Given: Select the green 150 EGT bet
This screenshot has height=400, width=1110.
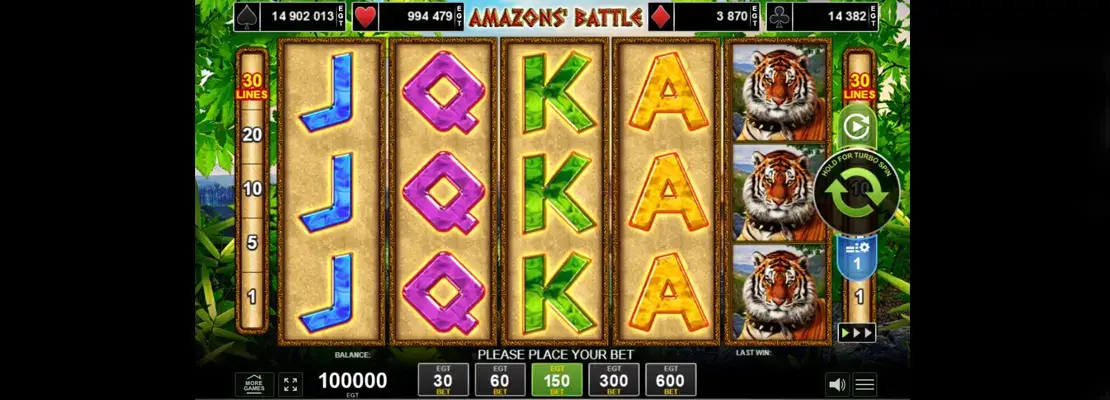Looking at the screenshot, I should [557, 380].
